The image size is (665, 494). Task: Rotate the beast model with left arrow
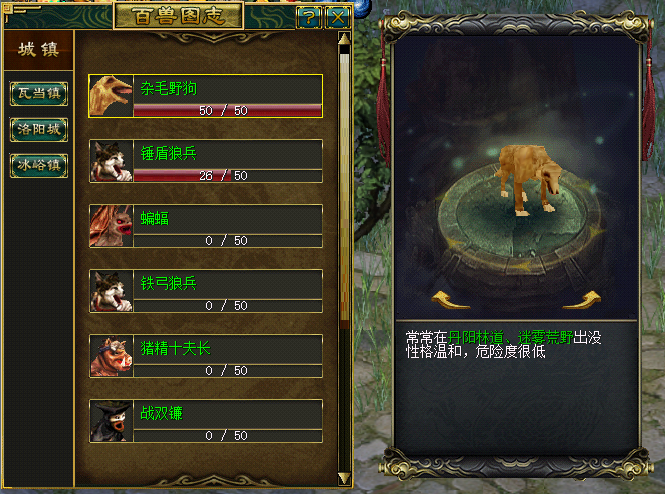[x=450, y=299]
